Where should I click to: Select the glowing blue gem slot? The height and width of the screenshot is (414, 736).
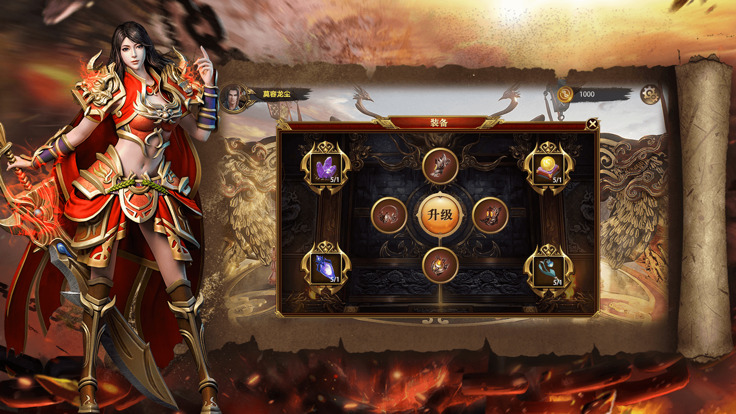tap(326, 266)
